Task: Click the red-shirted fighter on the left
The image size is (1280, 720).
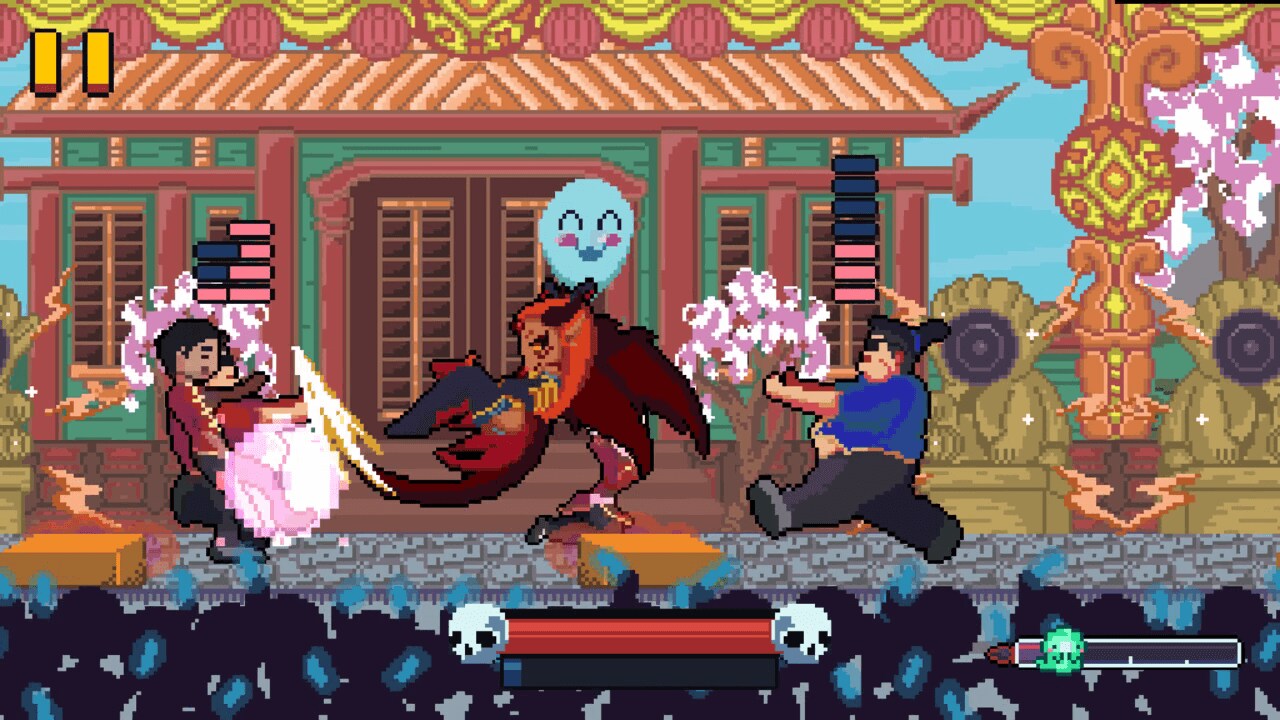Action: click(200, 420)
